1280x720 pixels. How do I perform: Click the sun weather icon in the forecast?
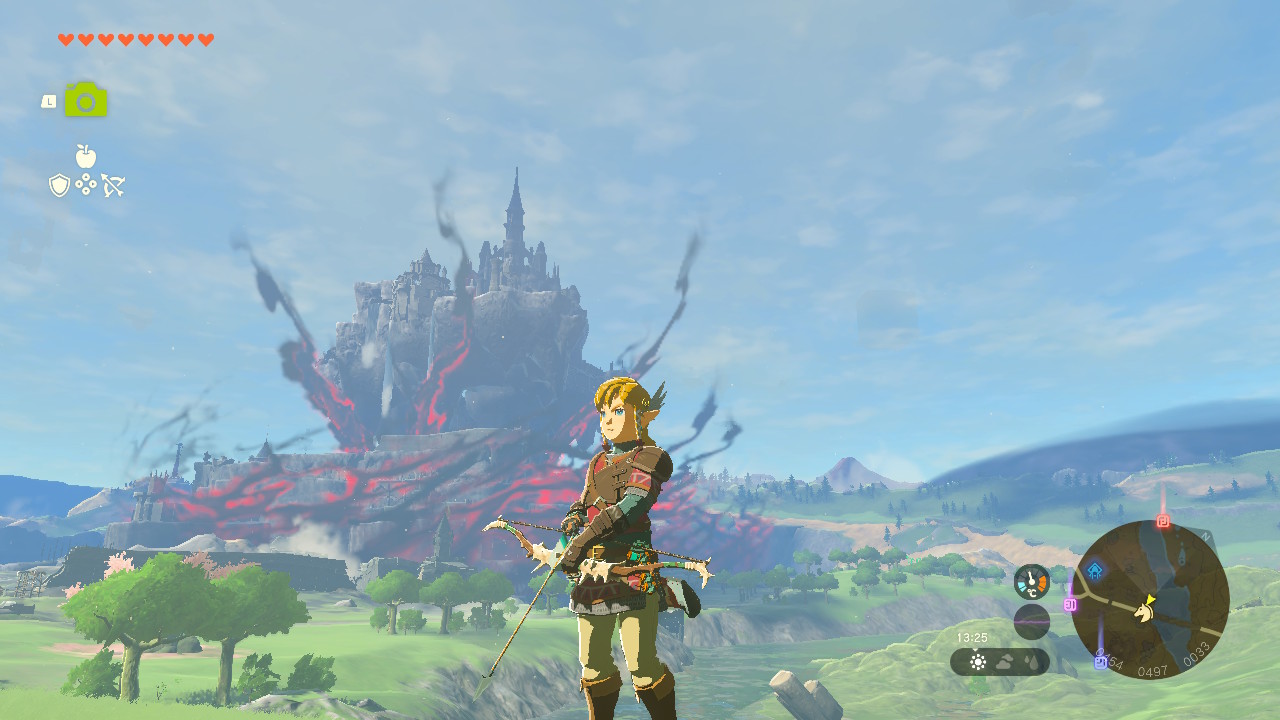(978, 662)
